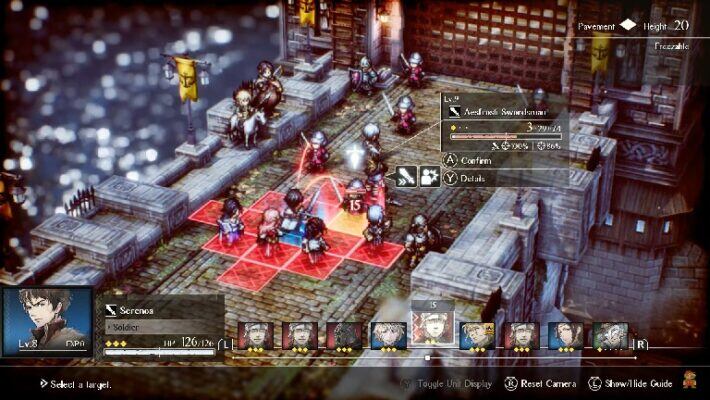
Task: Select the follow-up attack icon beside the sword
Action: pyautogui.click(x=429, y=177)
